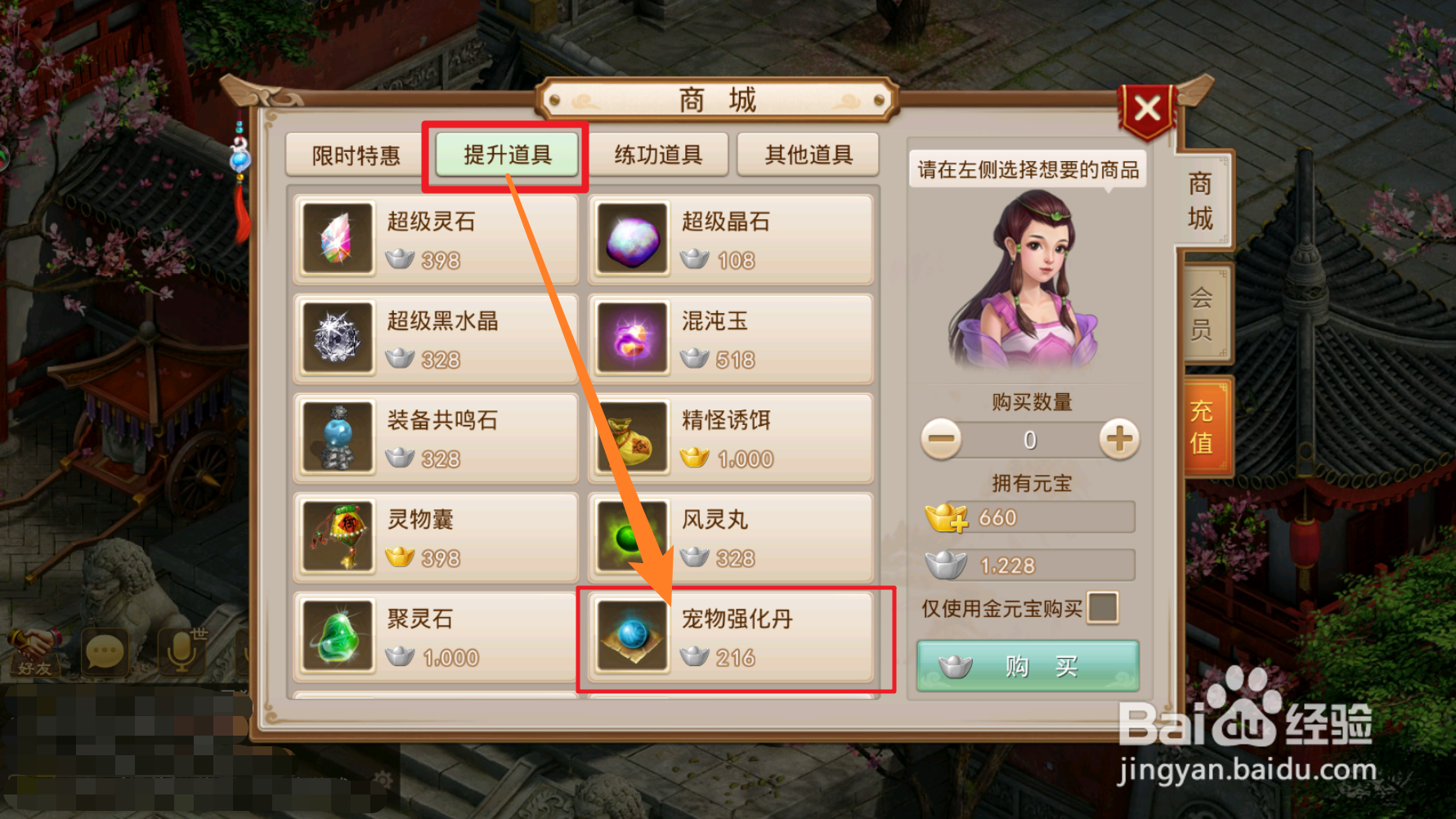1456x819 pixels.
Task: Click the purchase quantity input field
Action: (1027, 439)
